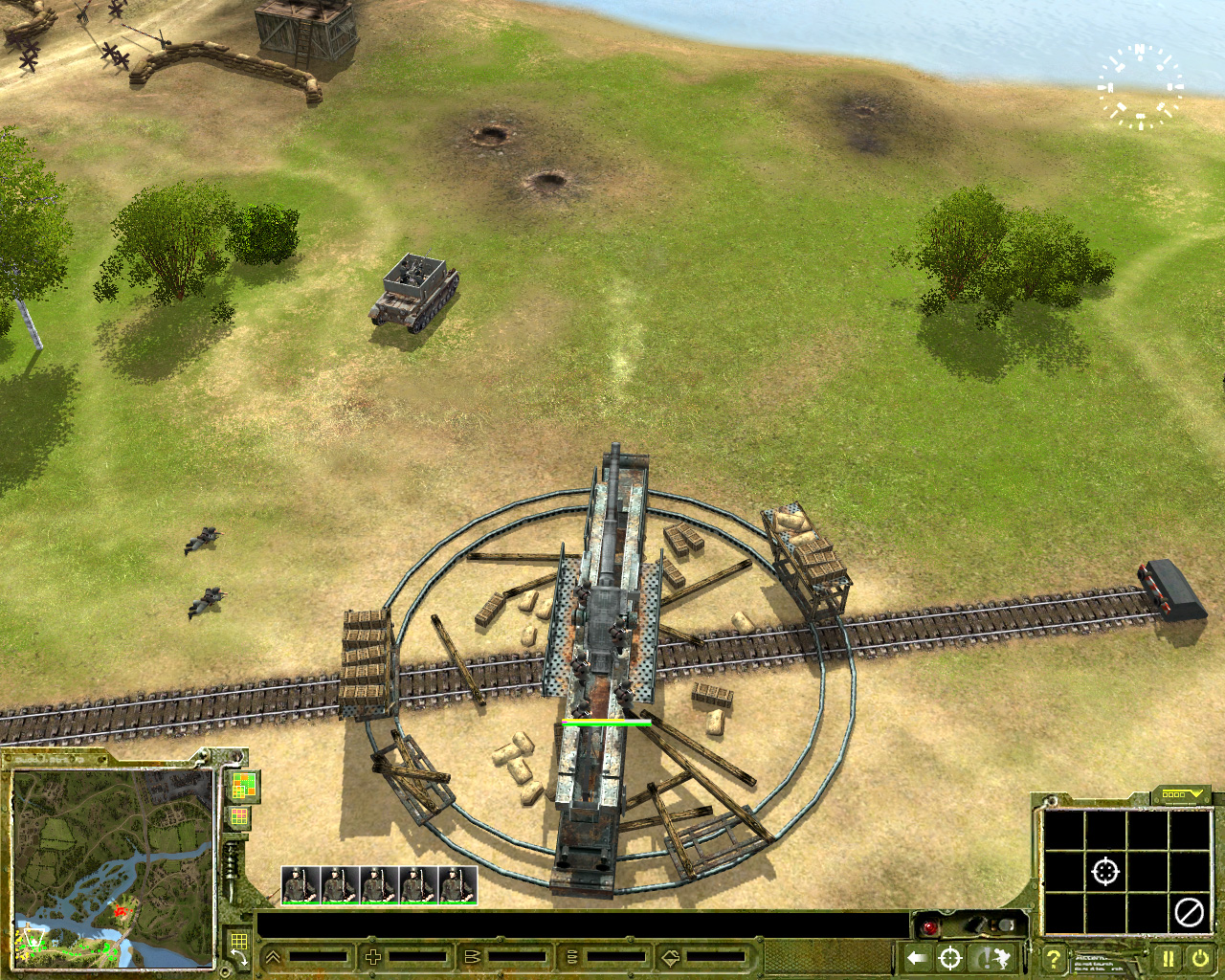Screen dimensions: 1225x980
Task: Click the tactical minimap
Action: (x=113, y=867)
